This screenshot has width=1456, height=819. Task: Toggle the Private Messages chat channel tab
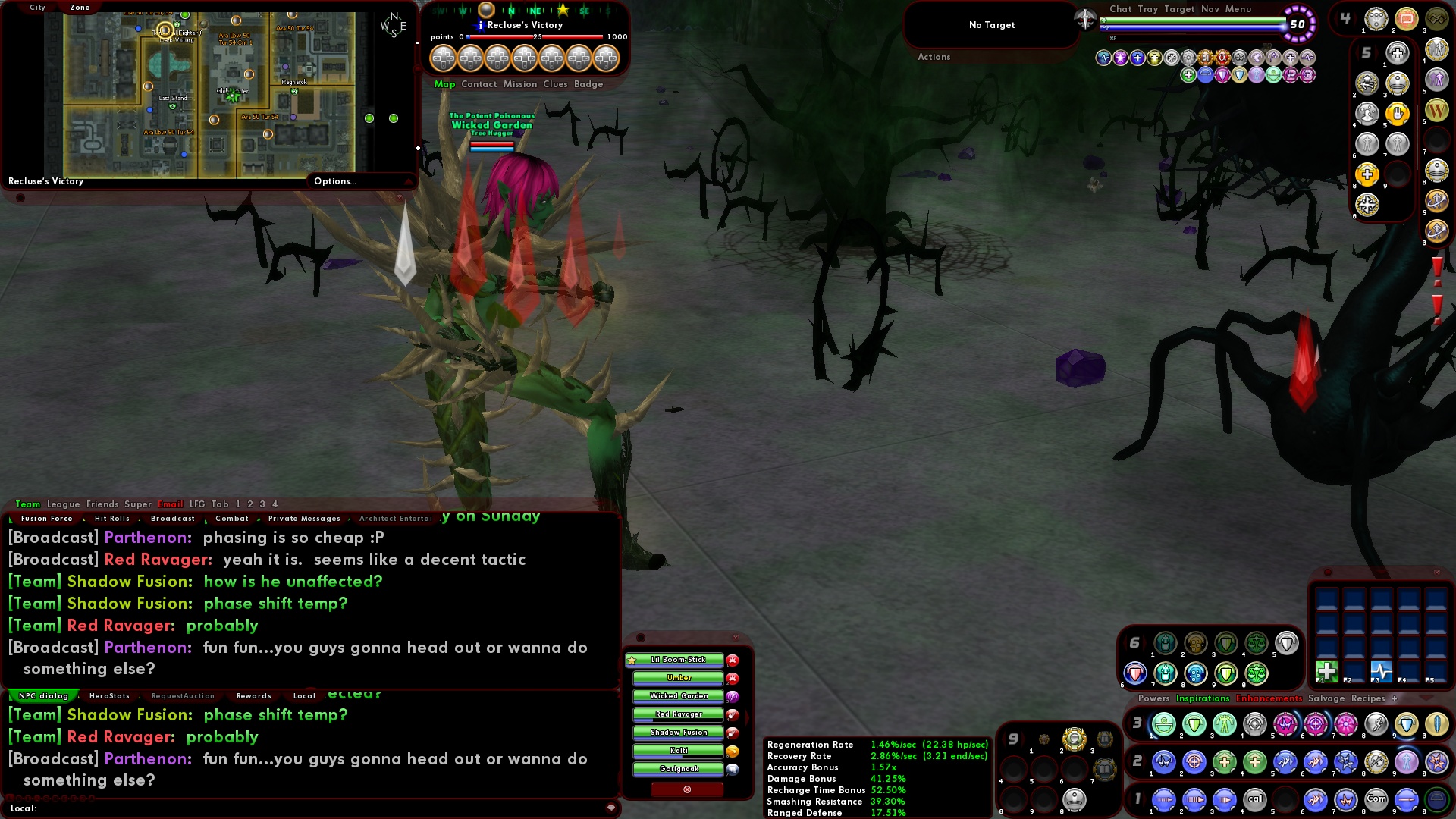coord(303,518)
